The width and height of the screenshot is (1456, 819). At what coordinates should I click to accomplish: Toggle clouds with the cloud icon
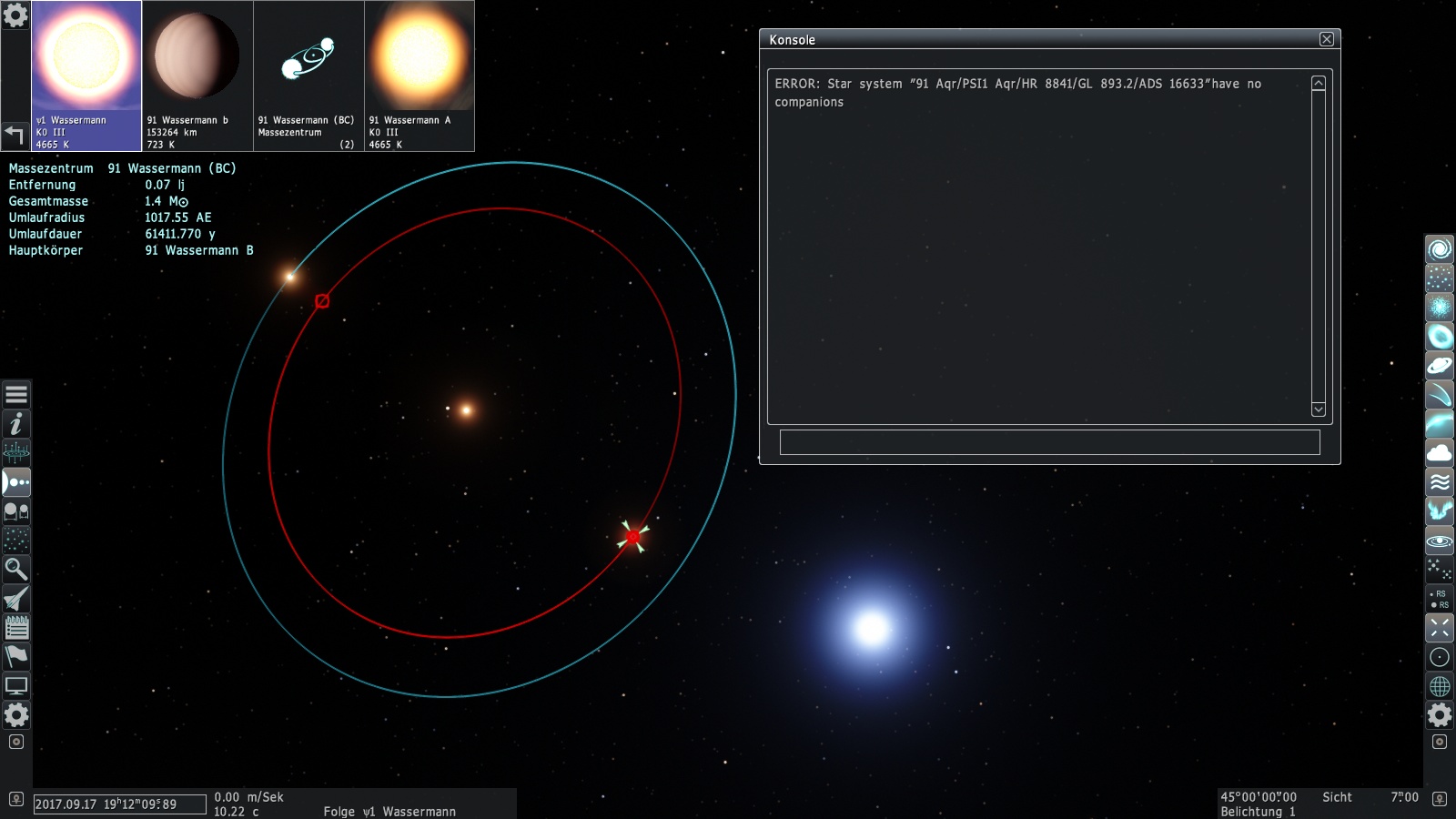[1440, 453]
